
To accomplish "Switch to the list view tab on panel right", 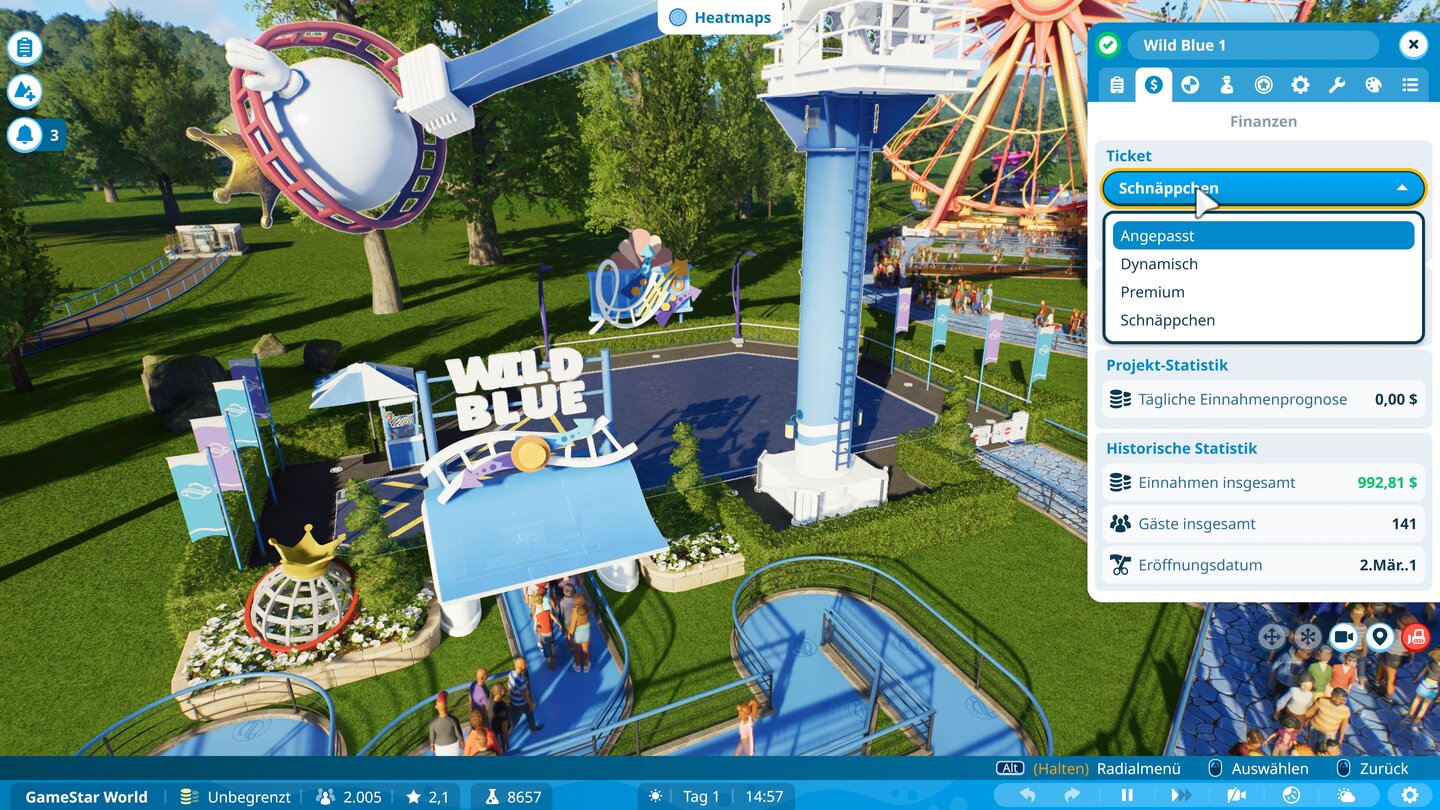I will 1411,85.
